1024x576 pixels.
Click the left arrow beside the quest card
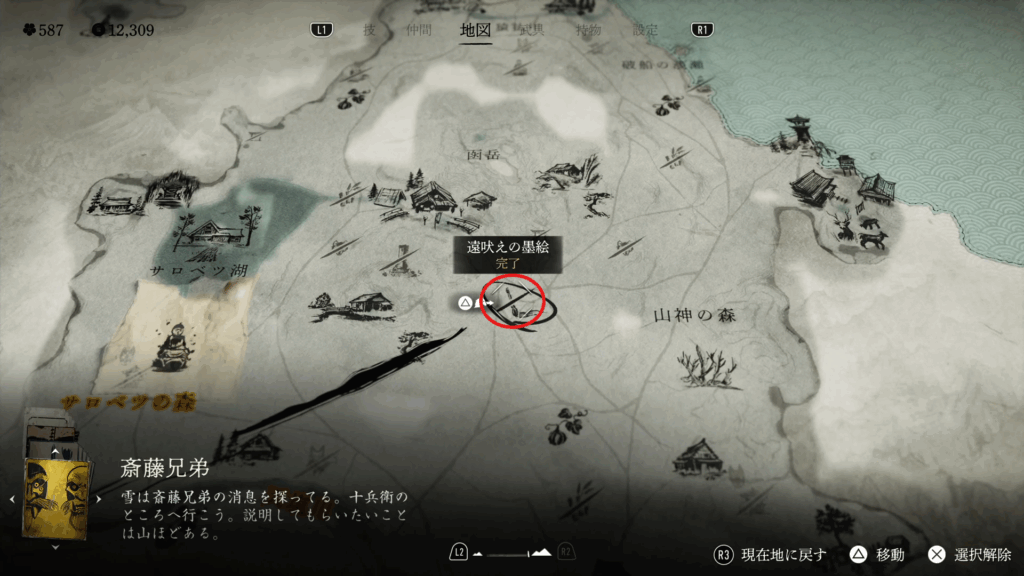[x=12, y=497]
